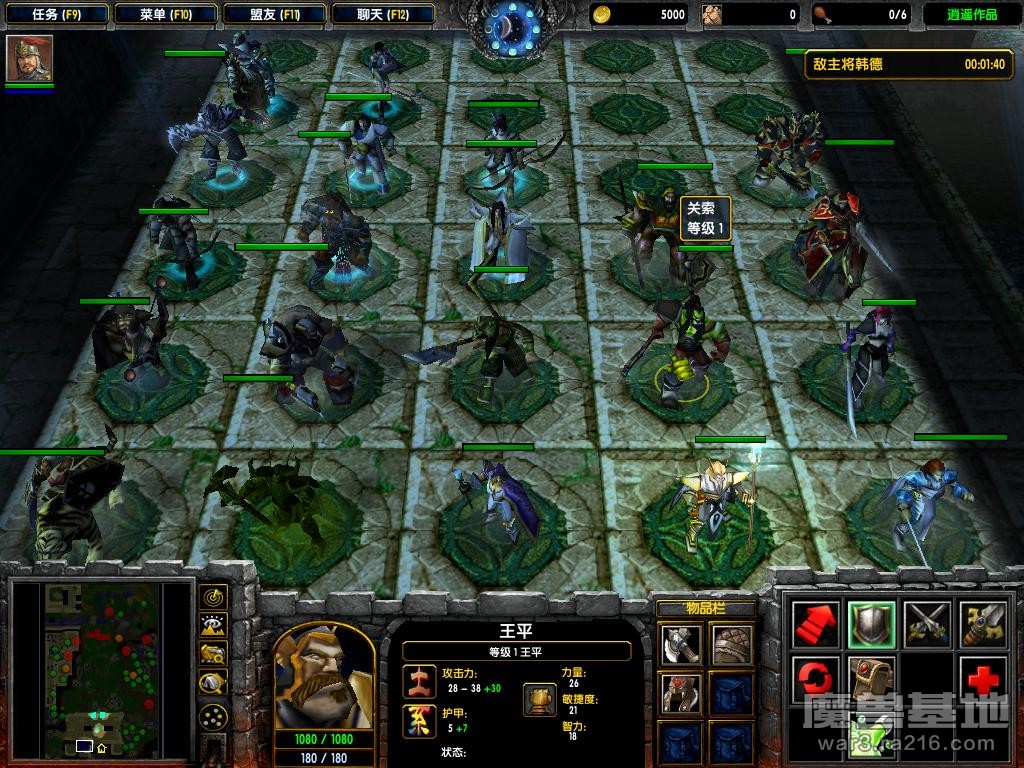The width and height of the screenshot is (1024, 768).
Task: Open the 任务 (F9) quests menu
Action: 55,14
